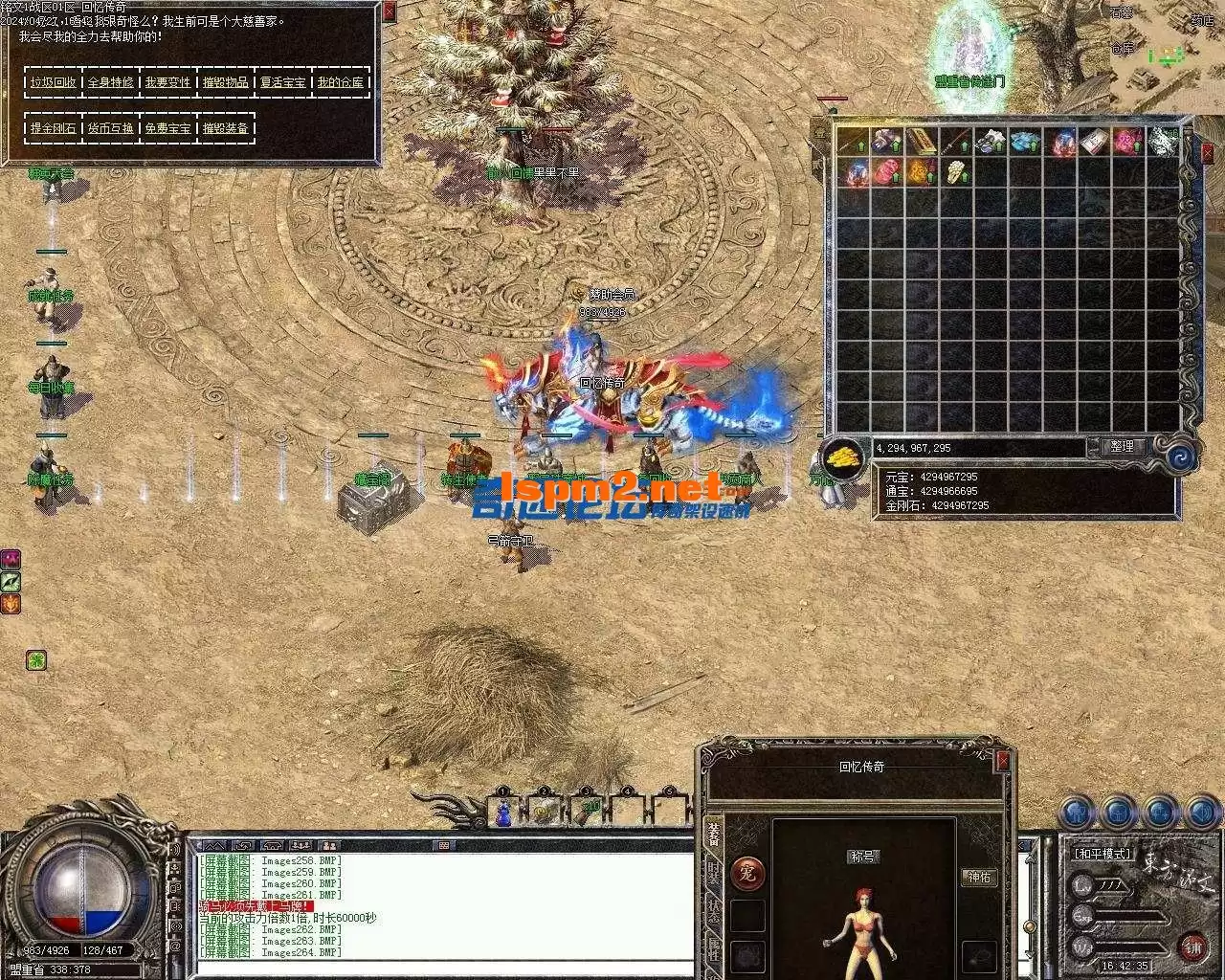Select 全身特修 repair option
This screenshot has width=1225, height=980.
click(111, 82)
